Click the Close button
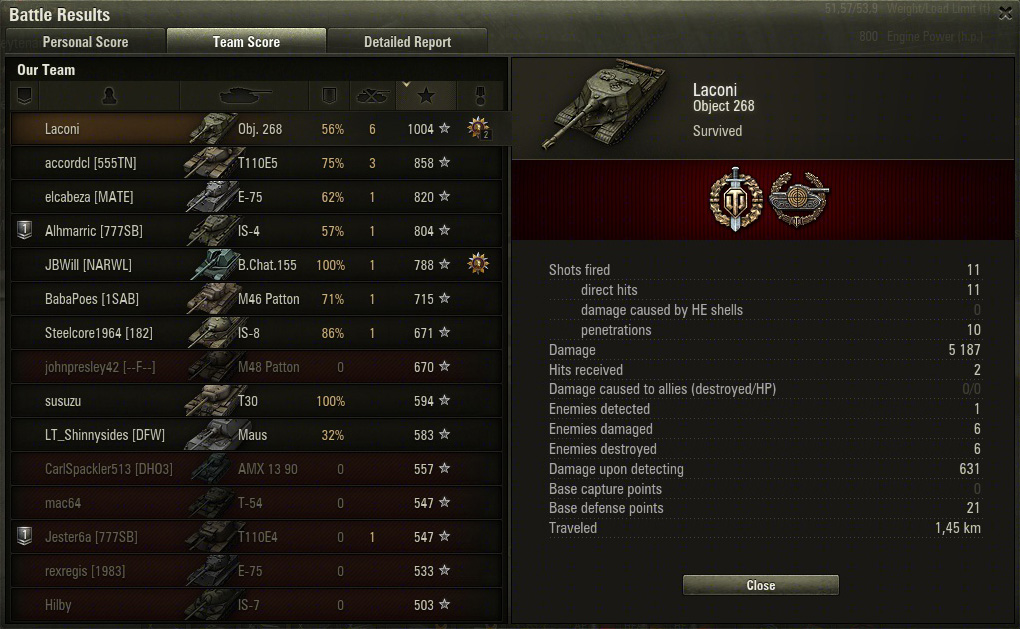The image size is (1020, 629). click(x=760, y=585)
